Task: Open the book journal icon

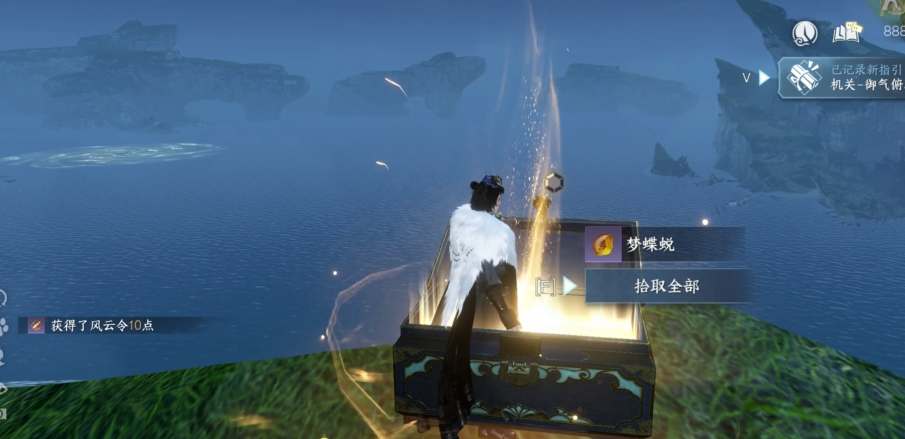Action: [847, 33]
